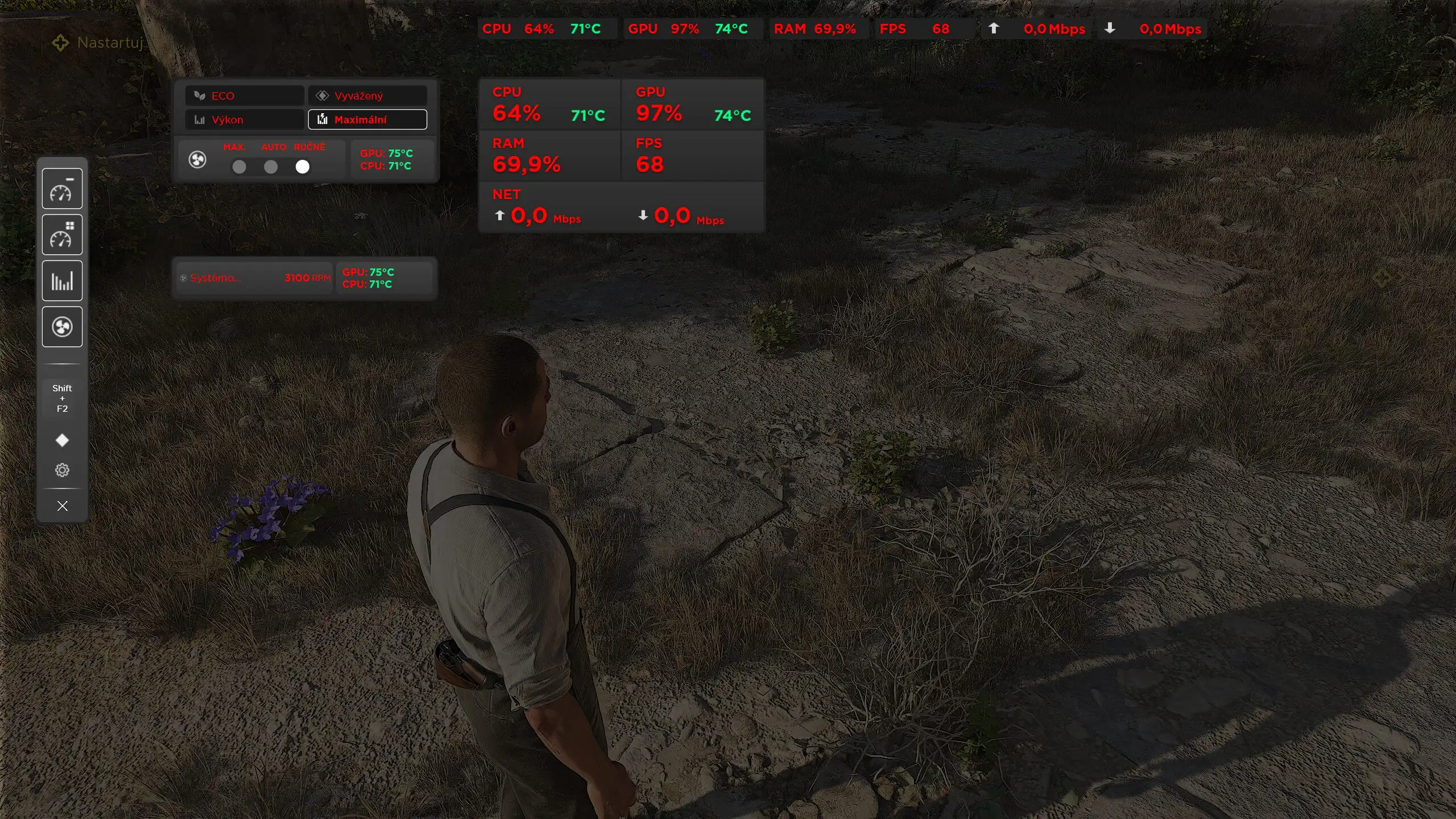
Task: Set fan mode to MAX.
Action: (x=239, y=167)
